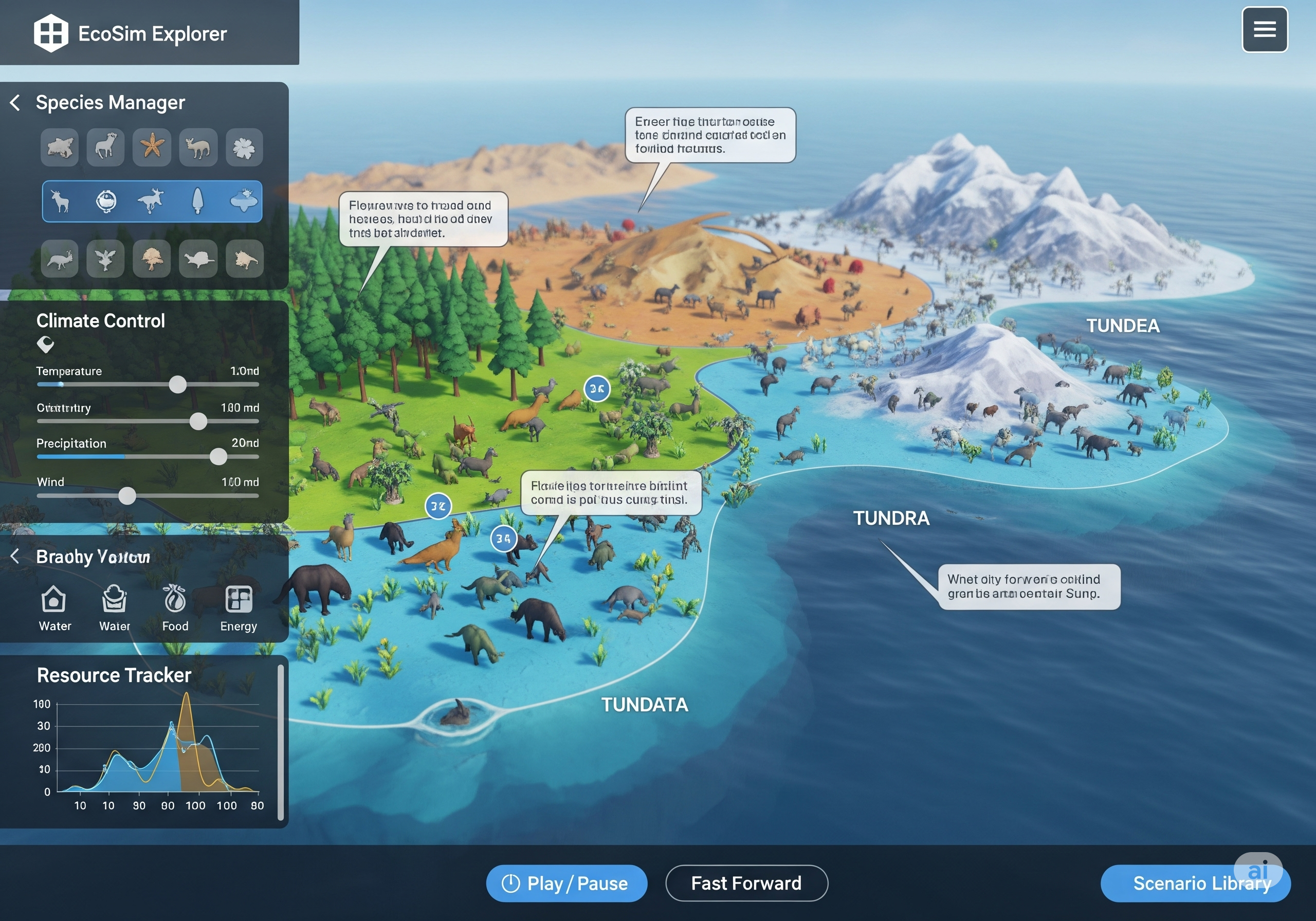This screenshot has height=921, width=1316.
Task: Select the map marker numbered 36
Action: [x=597, y=389]
